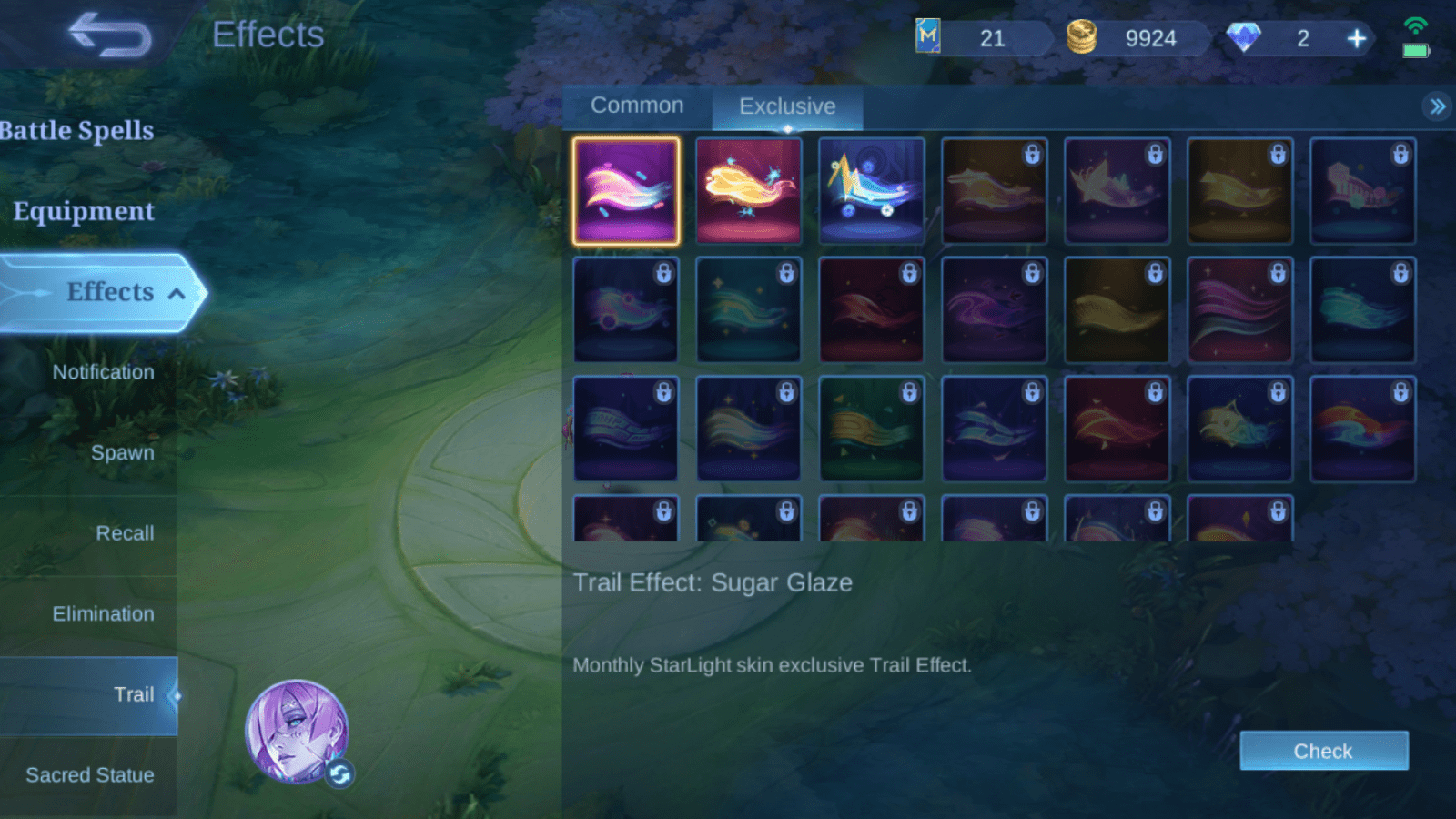Open the Sacred Statue category
The image size is (1456, 819).
click(89, 775)
